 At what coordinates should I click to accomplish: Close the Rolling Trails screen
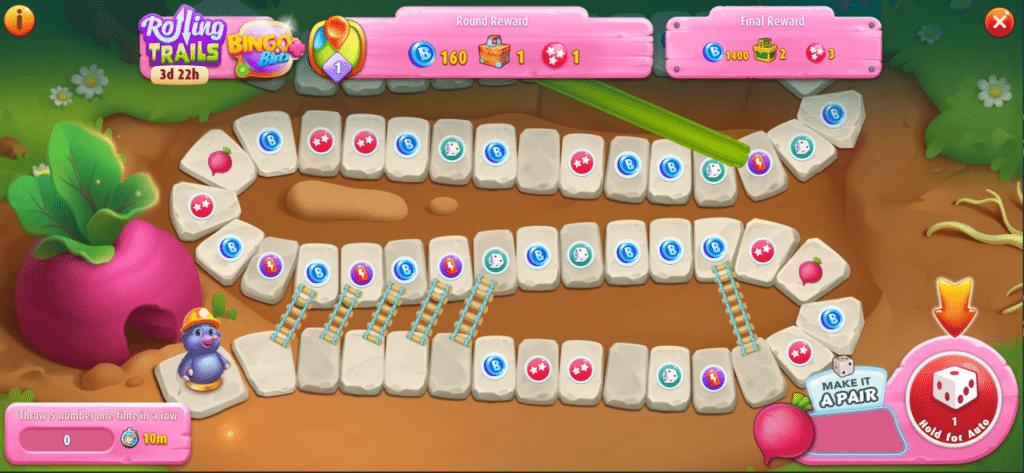pos(998,21)
